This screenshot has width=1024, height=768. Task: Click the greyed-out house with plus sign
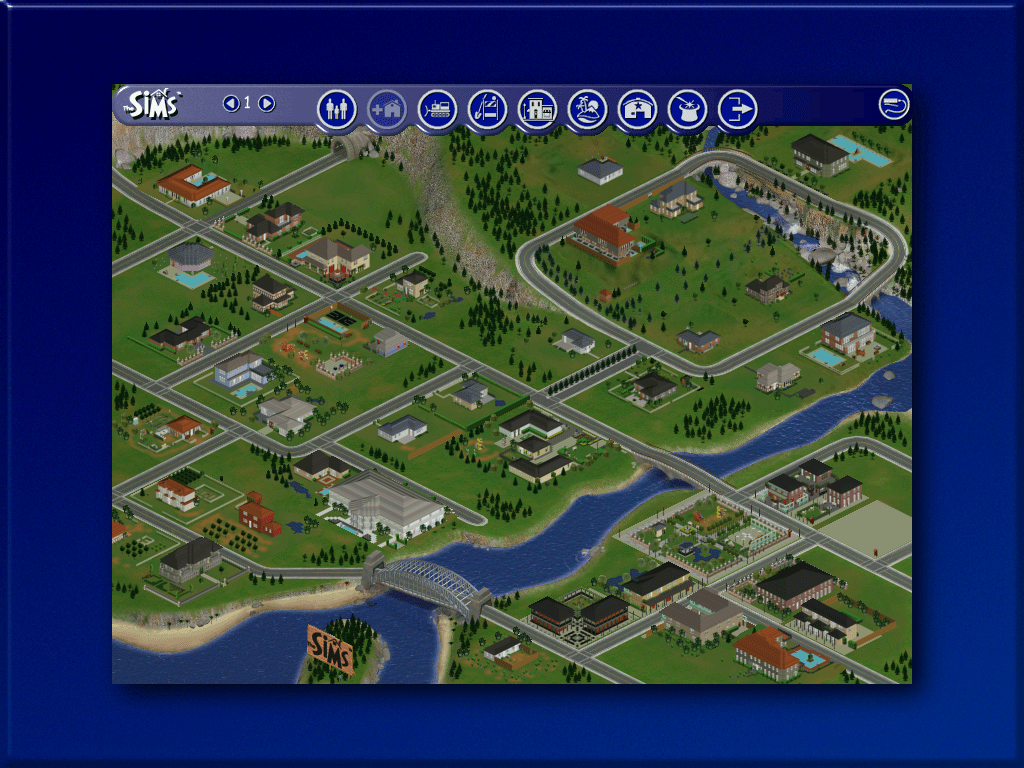pos(387,109)
